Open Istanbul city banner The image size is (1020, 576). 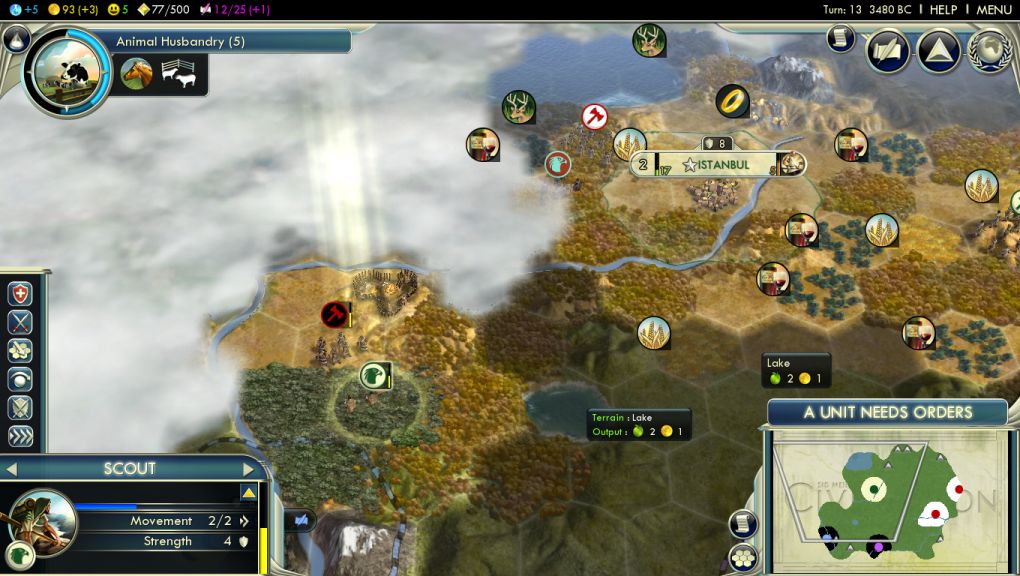[716, 165]
